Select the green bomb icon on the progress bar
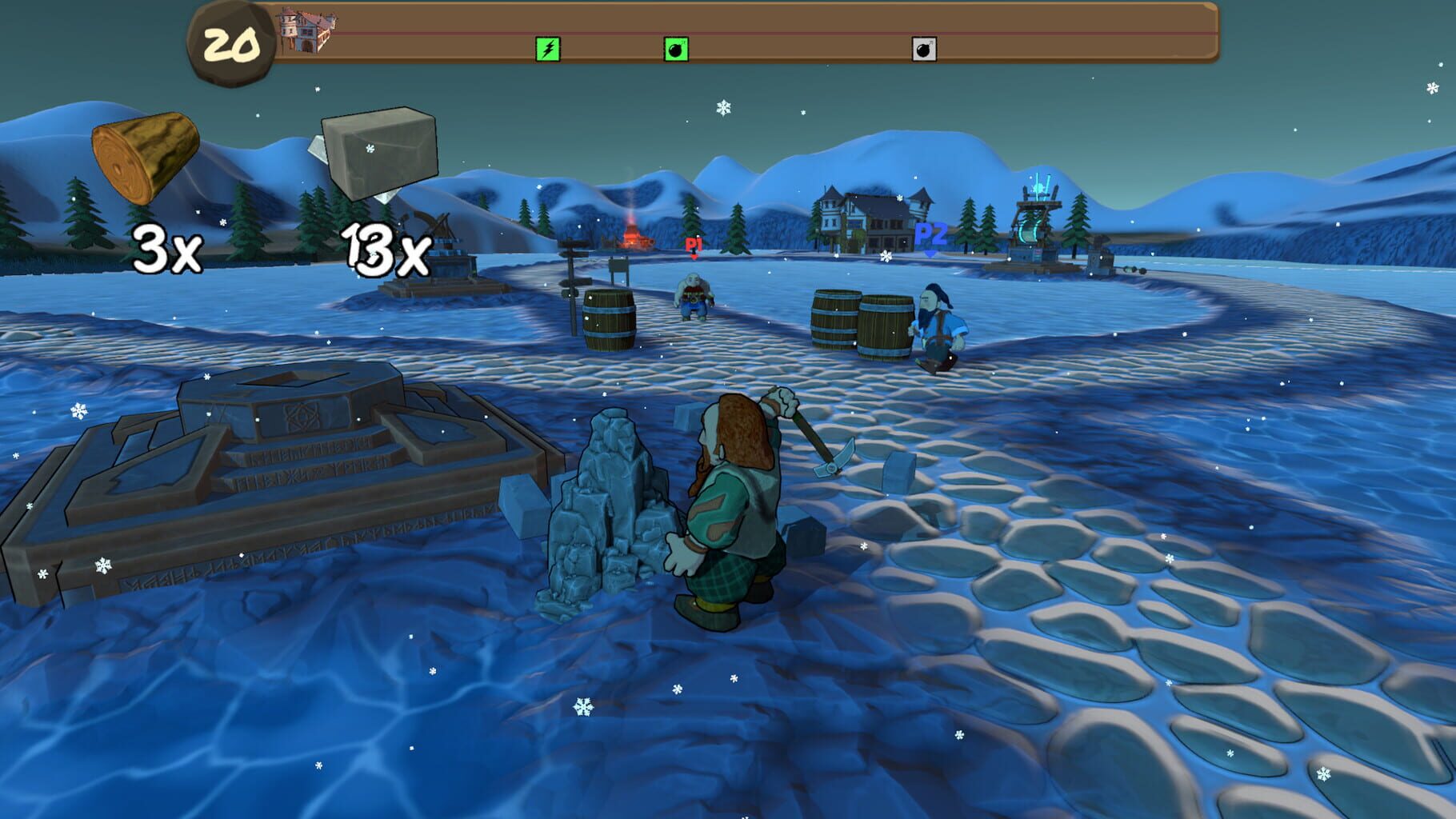This screenshot has height=819, width=1456. (674, 49)
